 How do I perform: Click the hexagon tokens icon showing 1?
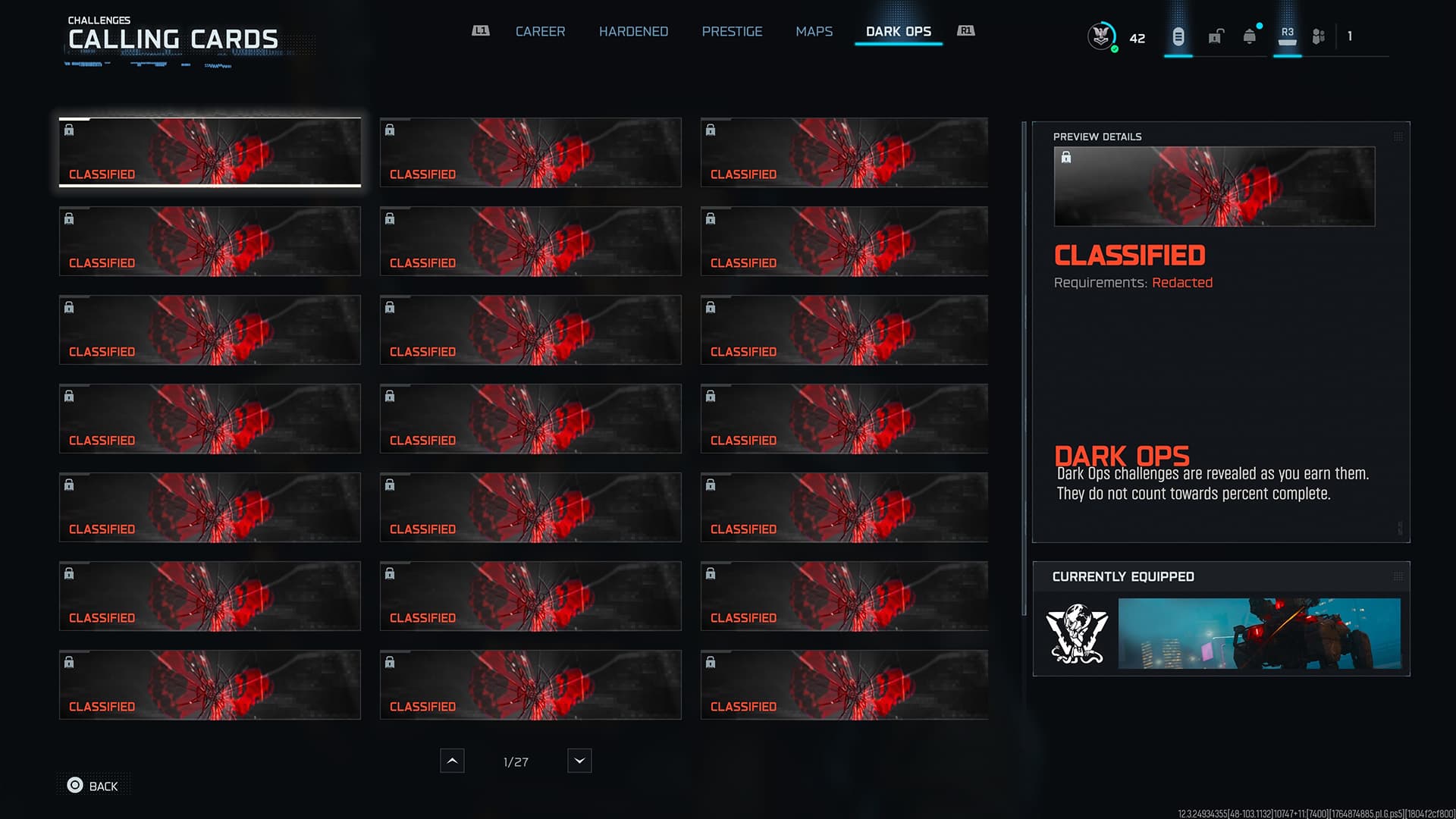point(1318,36)
